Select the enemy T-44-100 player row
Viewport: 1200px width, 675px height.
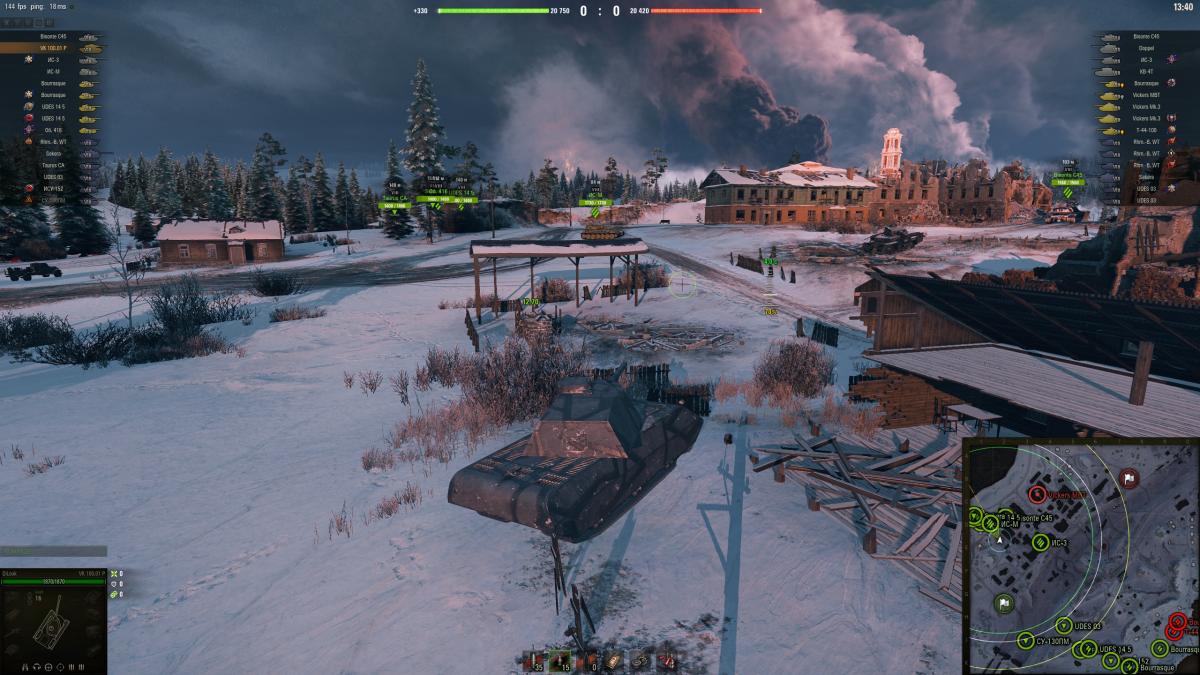point(1146,130)
